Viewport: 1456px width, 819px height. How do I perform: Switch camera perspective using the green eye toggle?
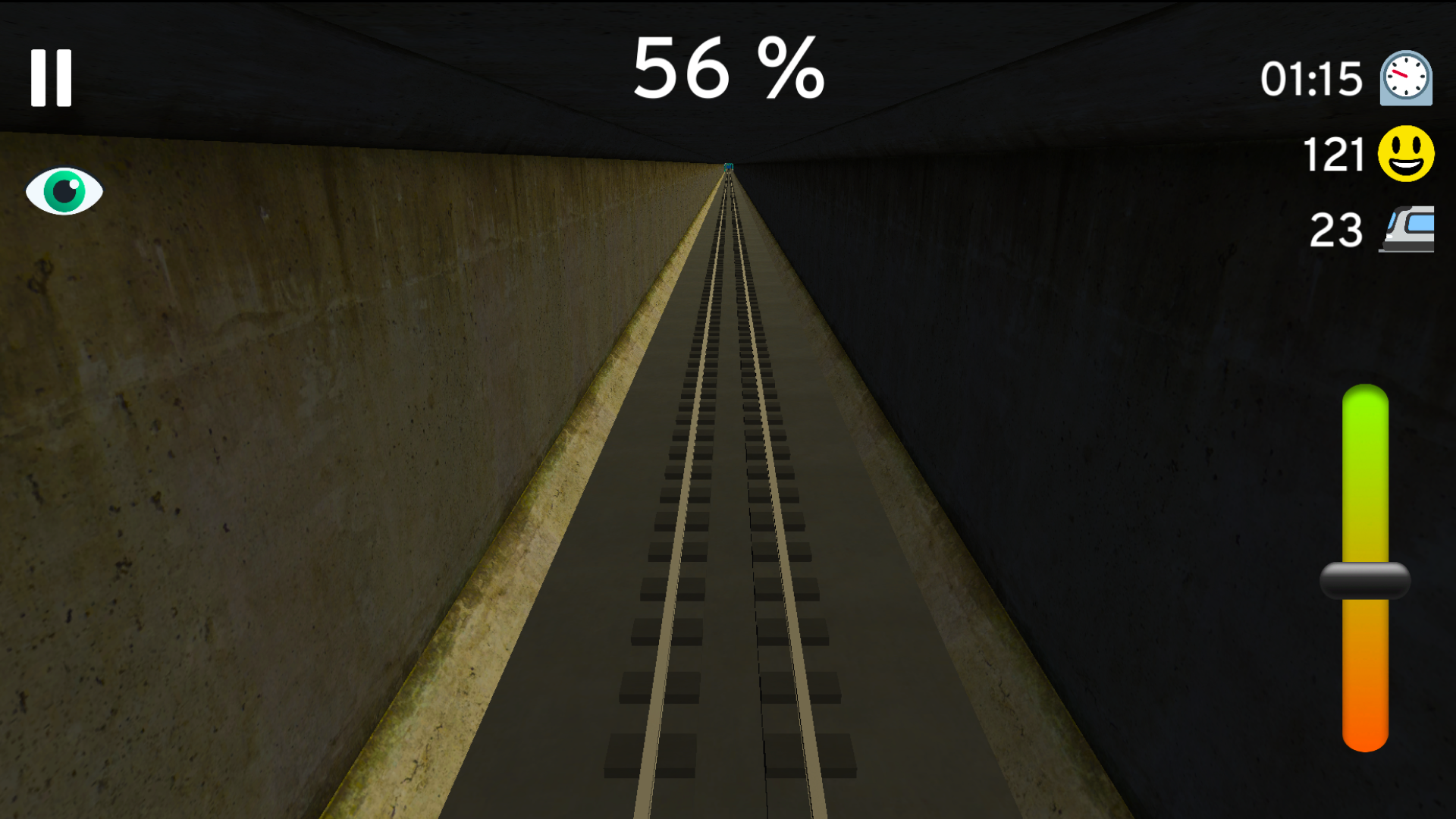pyautogui.click(x=64, y=190)
